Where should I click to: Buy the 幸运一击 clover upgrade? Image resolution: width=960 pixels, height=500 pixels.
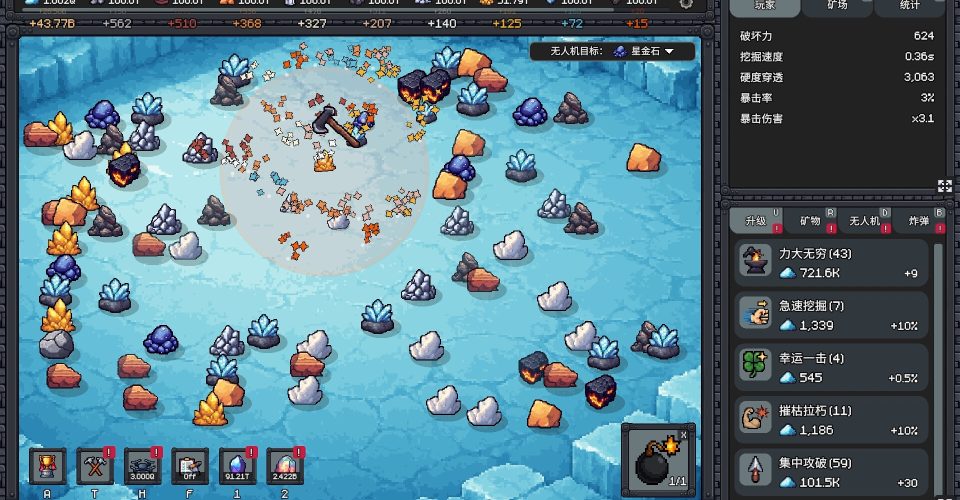(x=832, y=367)
